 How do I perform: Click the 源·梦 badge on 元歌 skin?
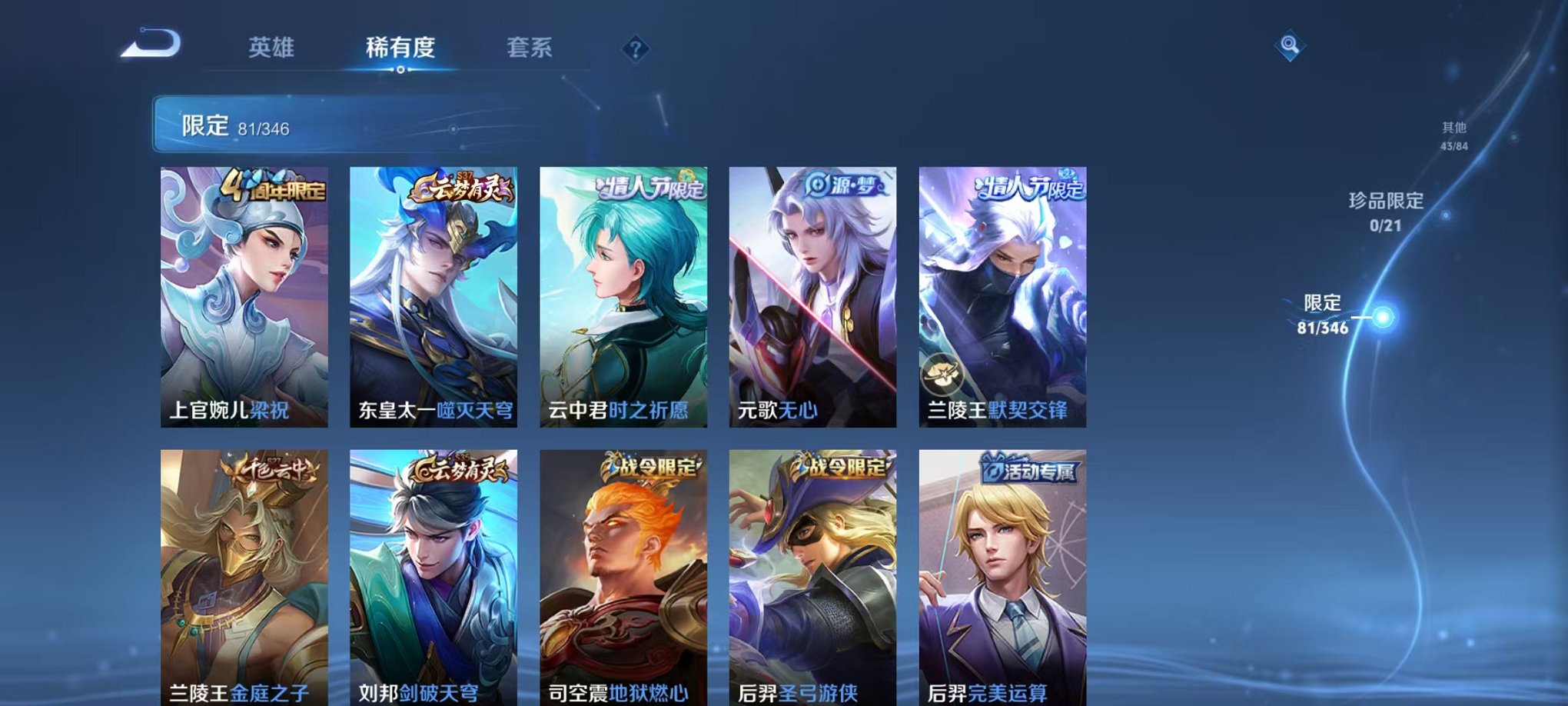[845, 185]
